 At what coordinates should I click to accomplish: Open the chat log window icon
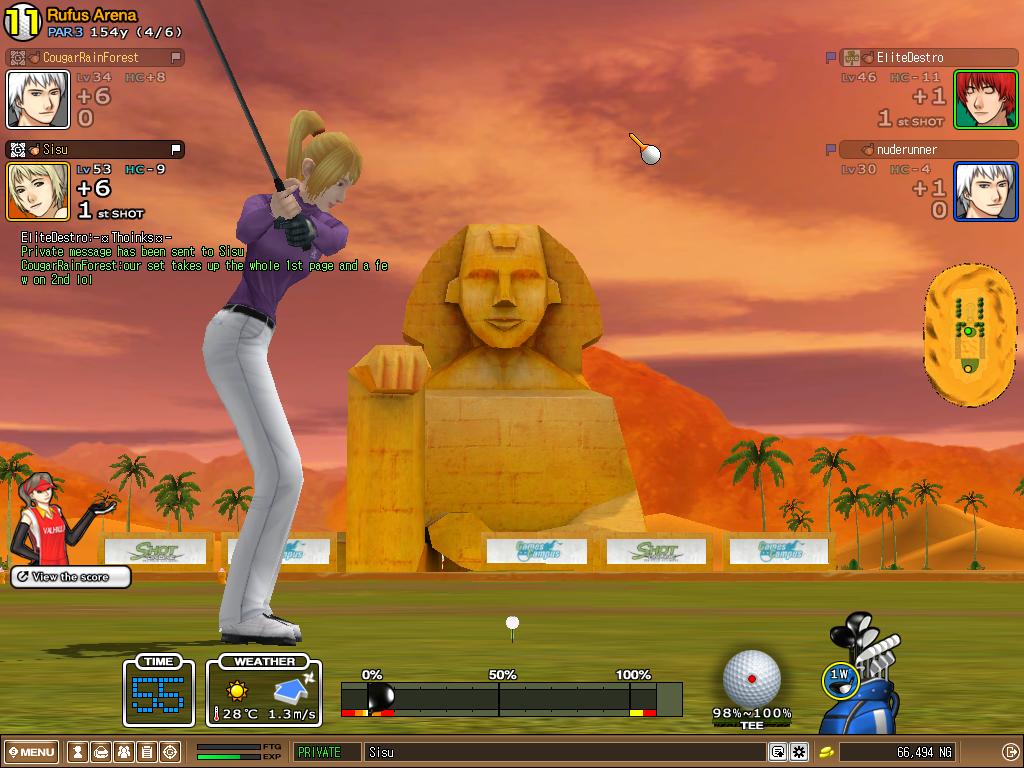point(777,752)
